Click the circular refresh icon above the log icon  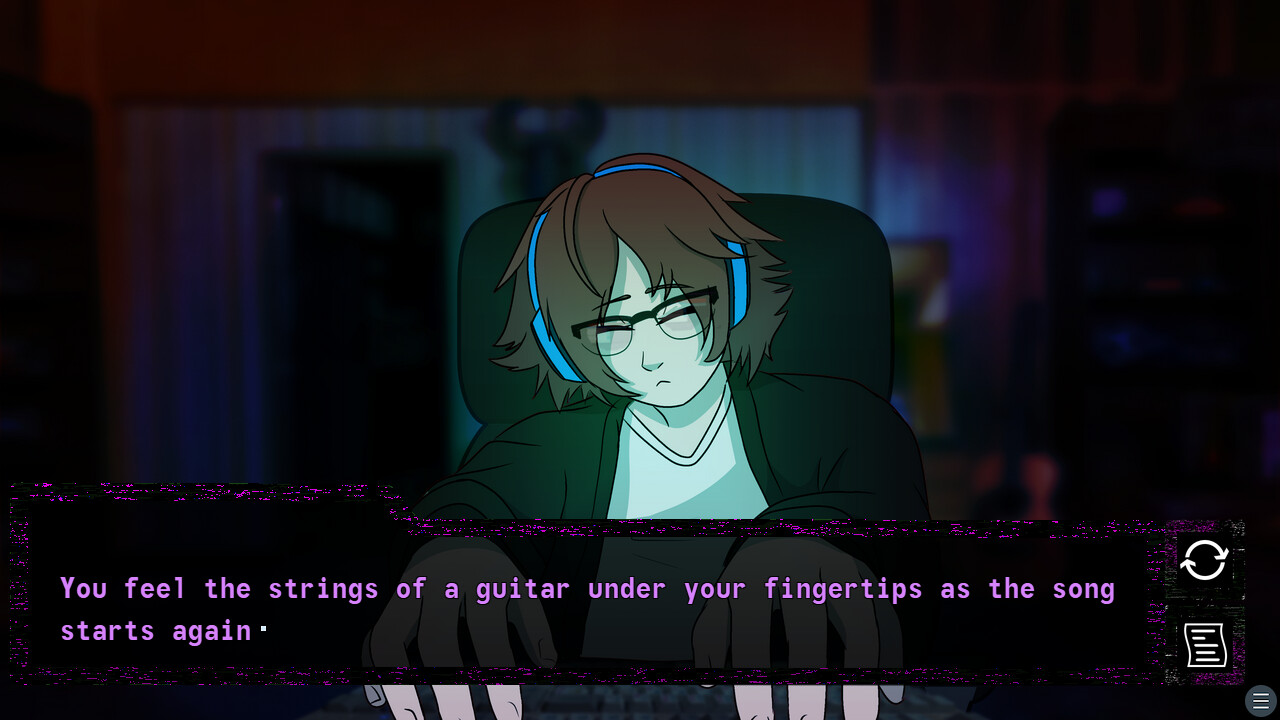click(1204, 561)
